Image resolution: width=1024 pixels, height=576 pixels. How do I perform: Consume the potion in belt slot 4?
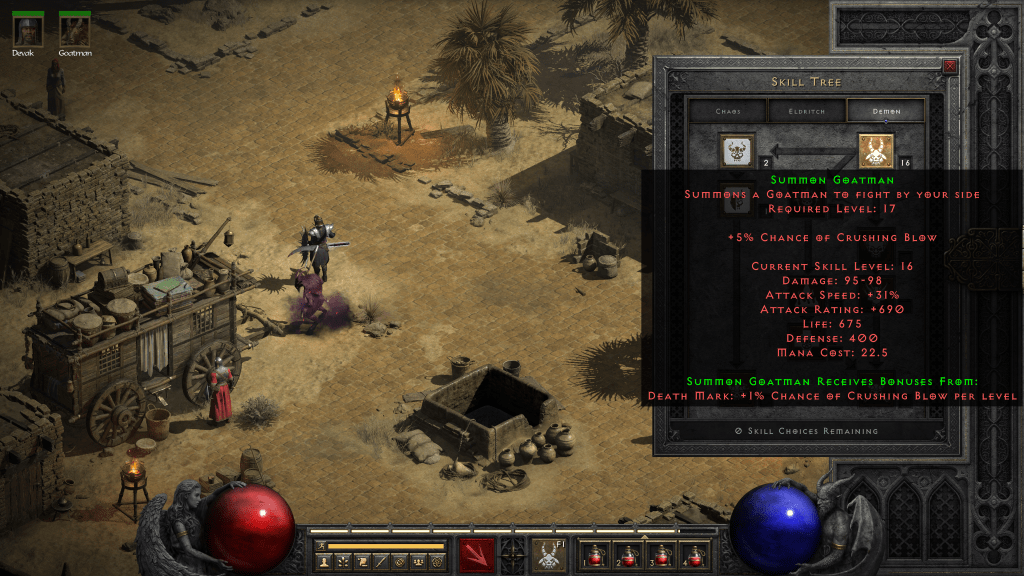pos(696,554)
